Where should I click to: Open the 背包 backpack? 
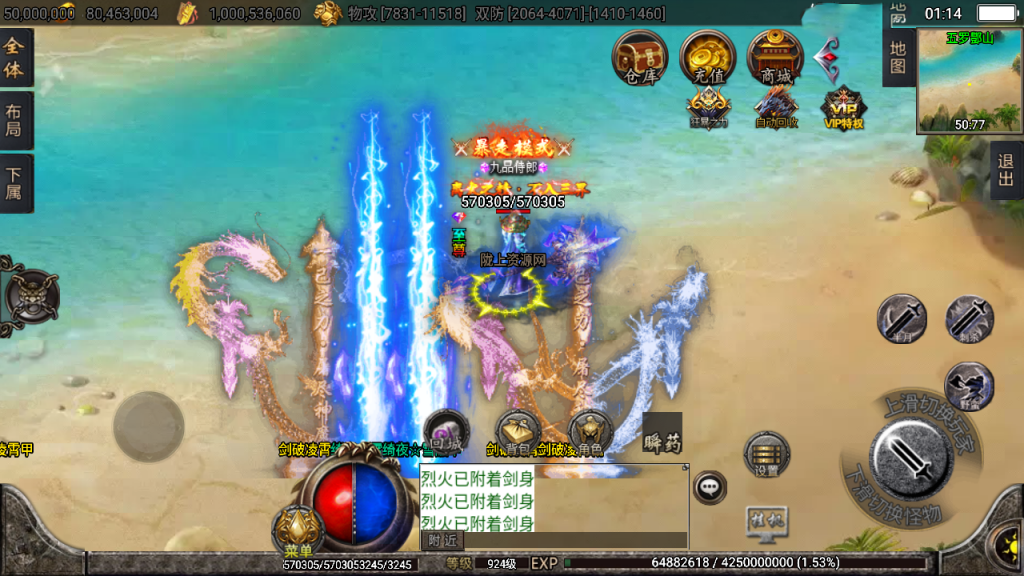[517, 433]
